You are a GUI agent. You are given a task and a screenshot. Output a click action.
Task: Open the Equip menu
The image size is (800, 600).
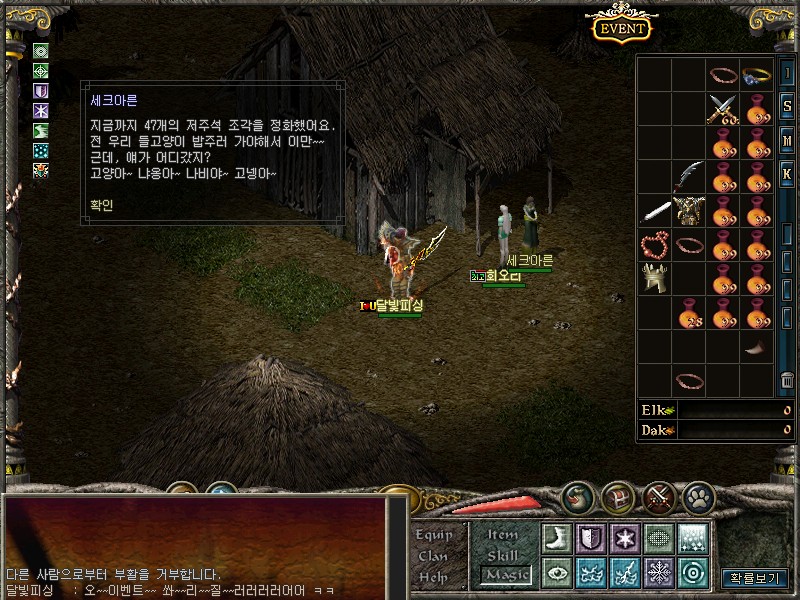[x=435, y=535]
